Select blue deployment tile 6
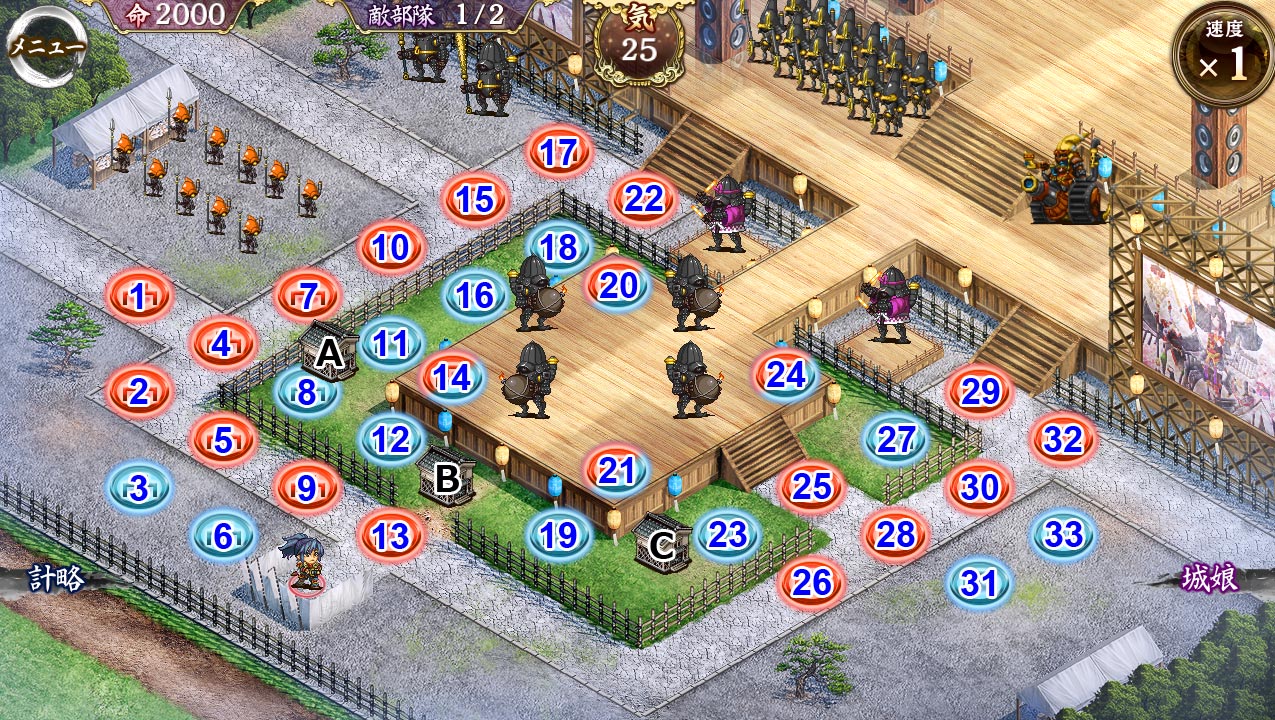Screen dimensions: 1275x720 [x=223, y=537]
